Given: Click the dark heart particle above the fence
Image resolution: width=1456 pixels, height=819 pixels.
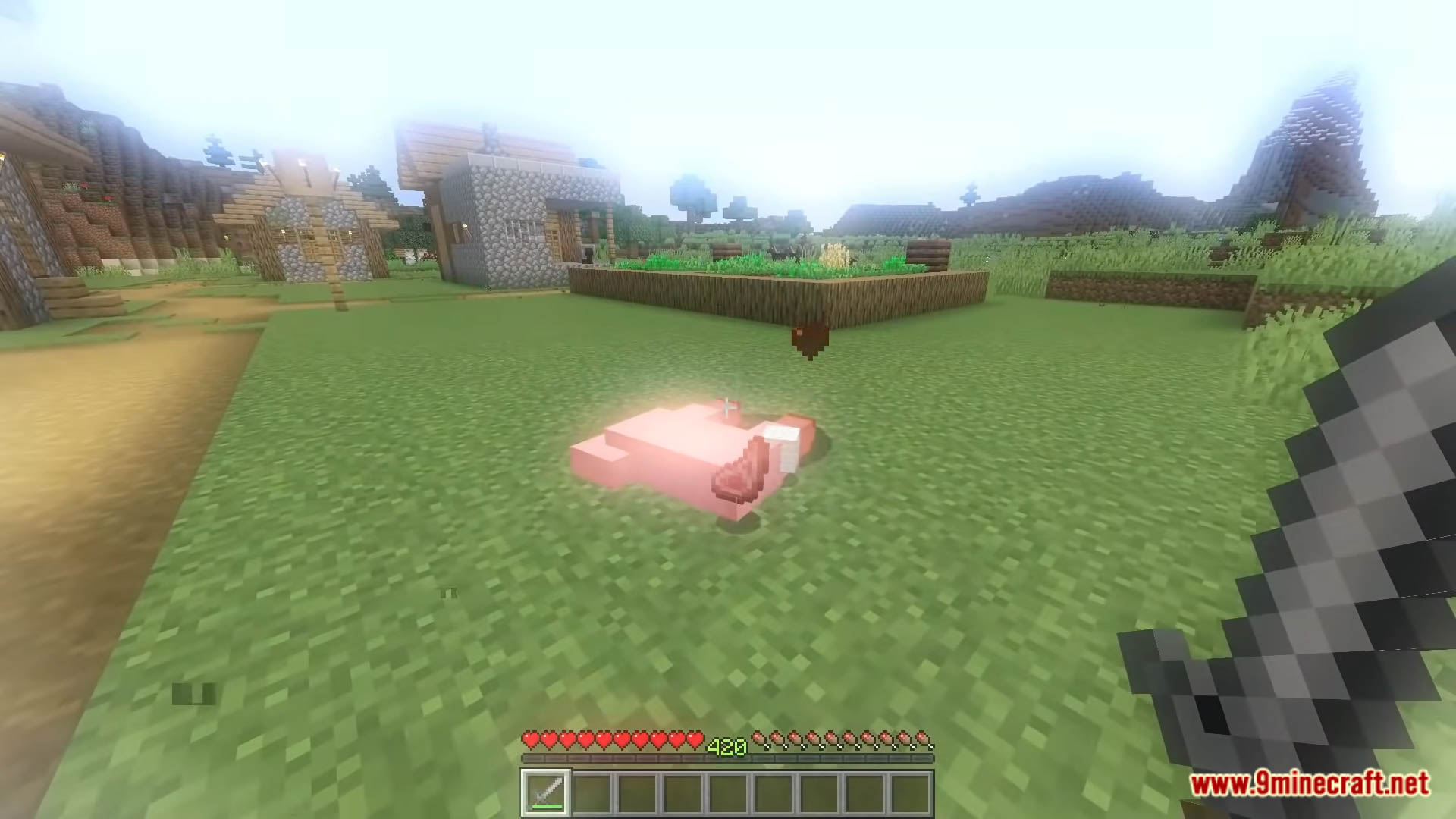Looking at the screenshot, I should tap(808, 337).
